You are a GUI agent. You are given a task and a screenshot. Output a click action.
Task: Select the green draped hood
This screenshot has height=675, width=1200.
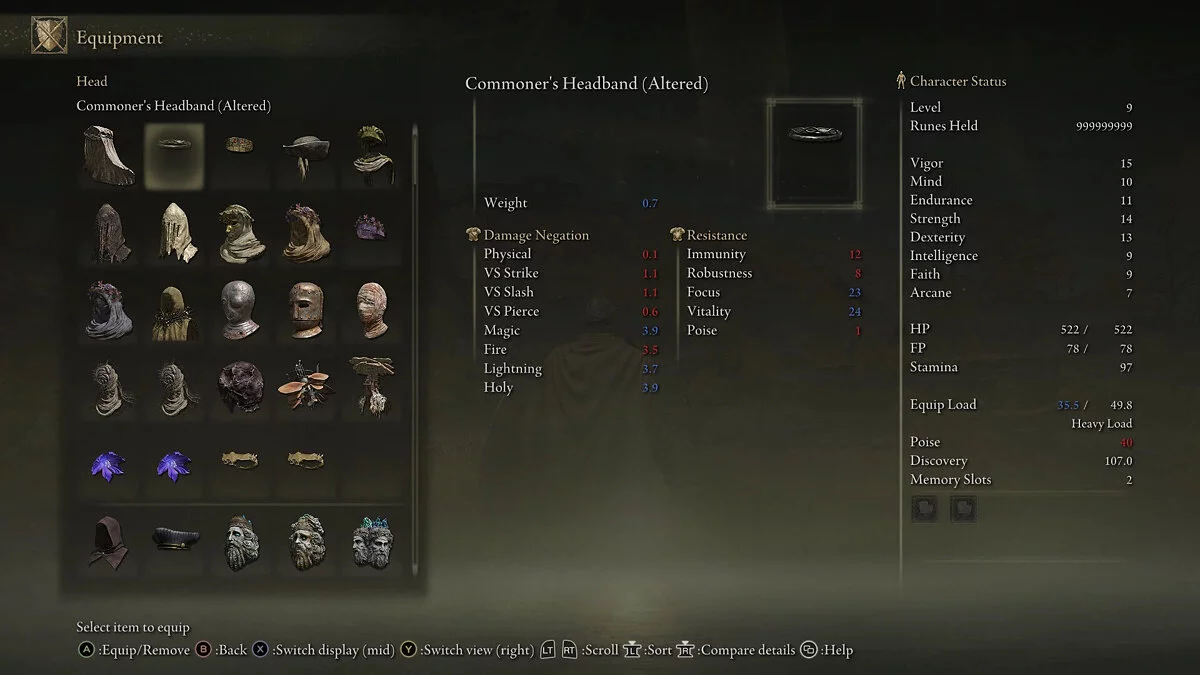tap(372, 155)
